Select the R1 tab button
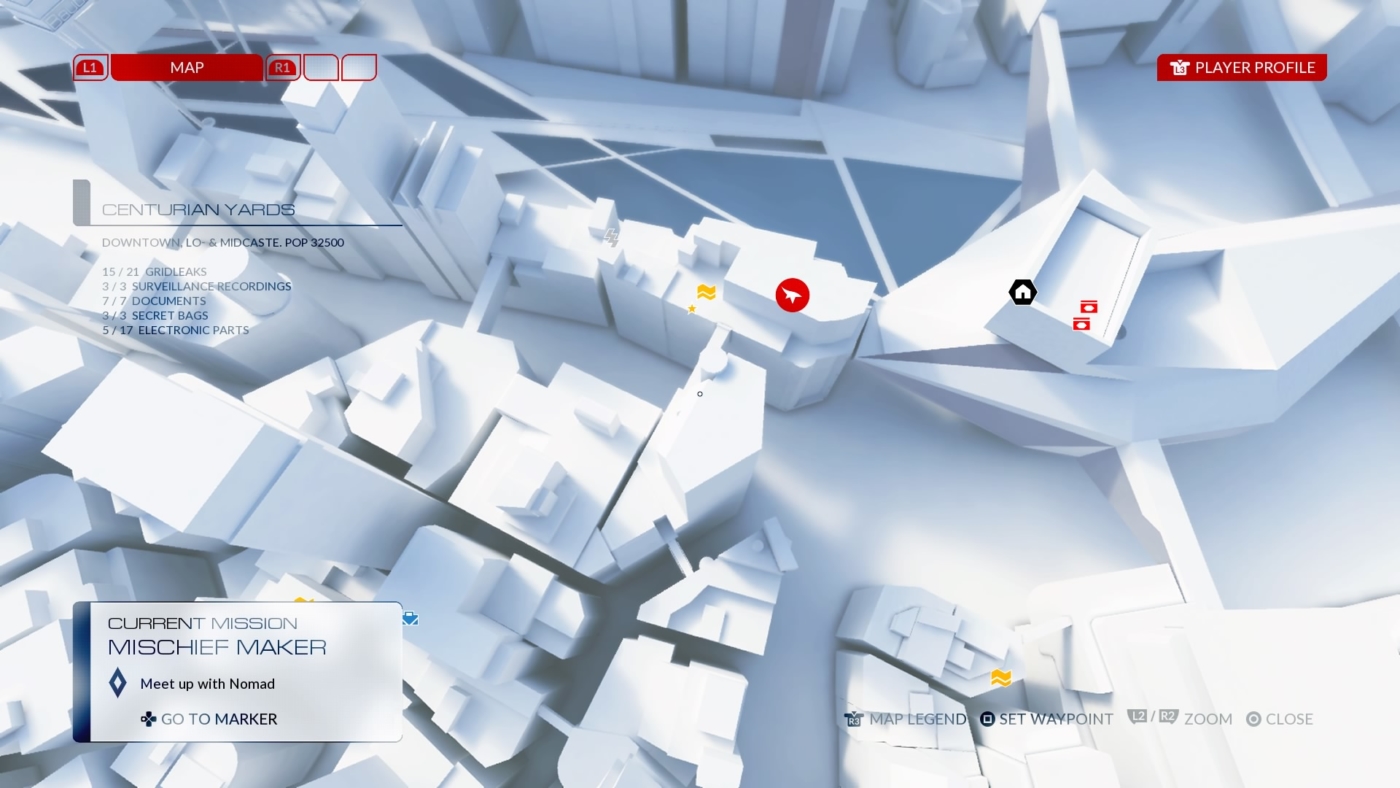The image size is (1400, 788). 282,67
